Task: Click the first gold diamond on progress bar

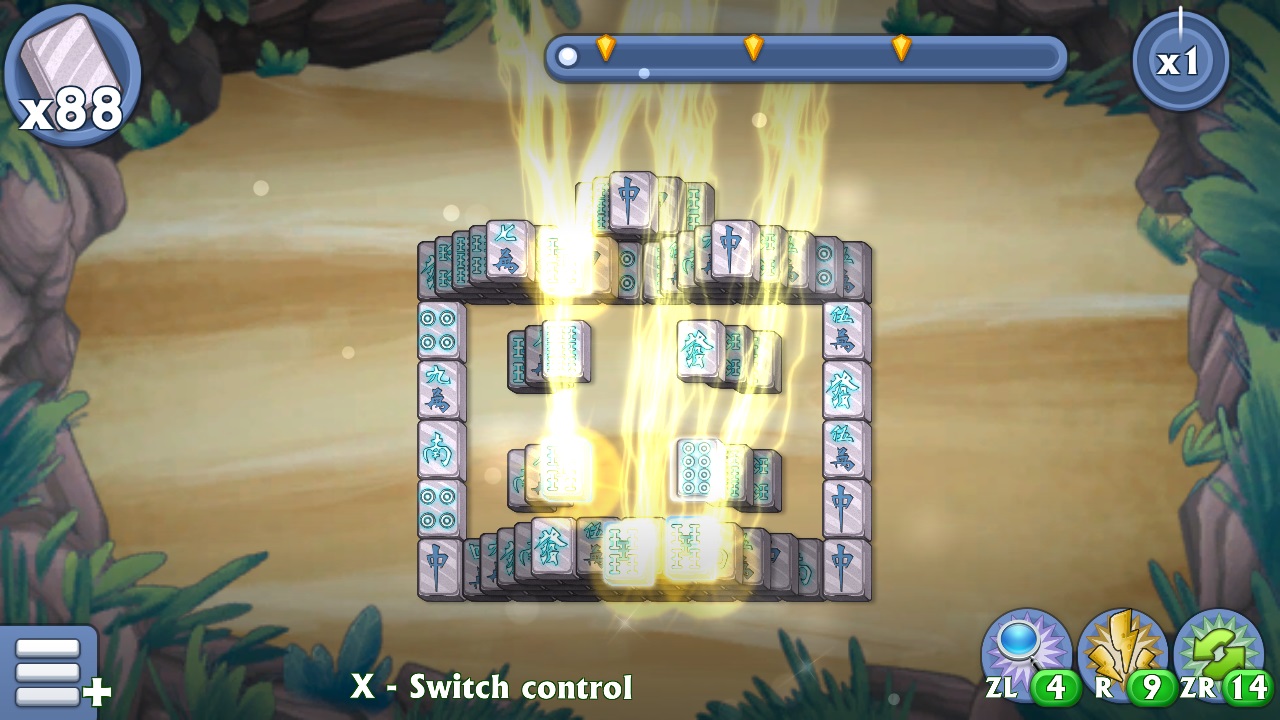Action: click(608, 45)
